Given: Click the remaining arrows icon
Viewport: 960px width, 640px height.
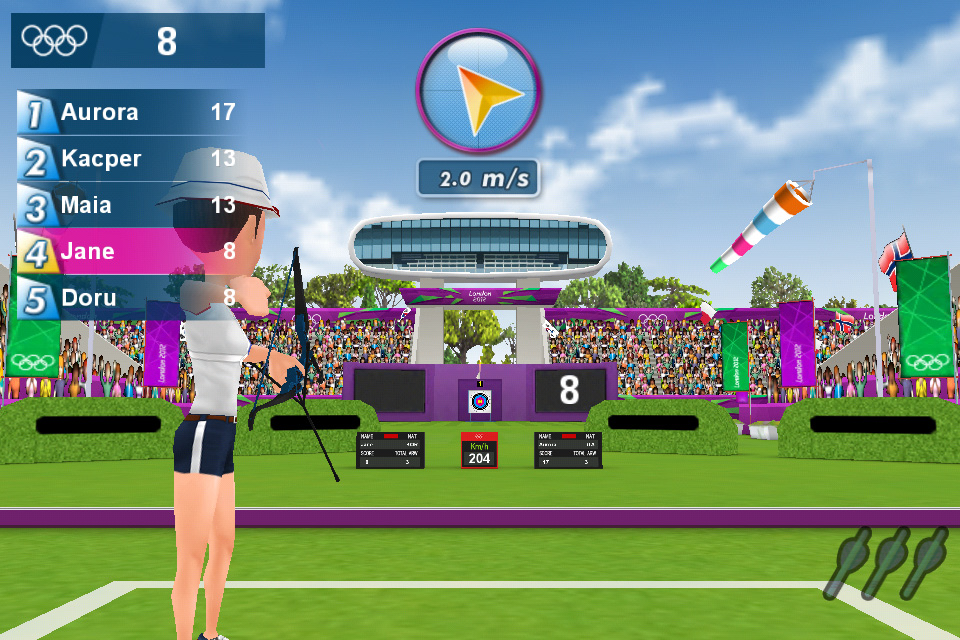Looking at the screenshot, I should pyautogui.click(x=890, y=563).
